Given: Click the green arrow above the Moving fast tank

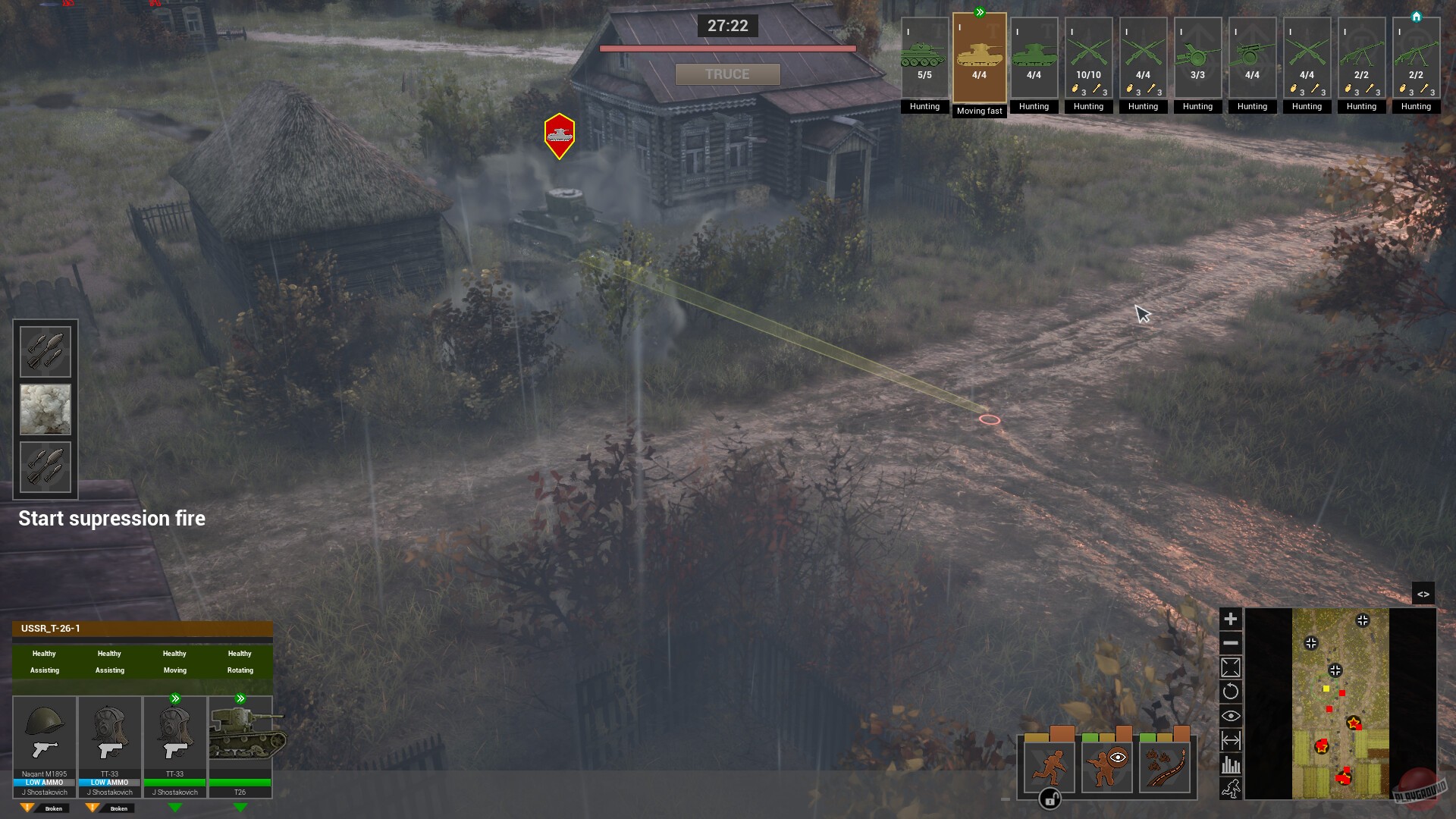Looking at the screenshot, I should (980, 11).
